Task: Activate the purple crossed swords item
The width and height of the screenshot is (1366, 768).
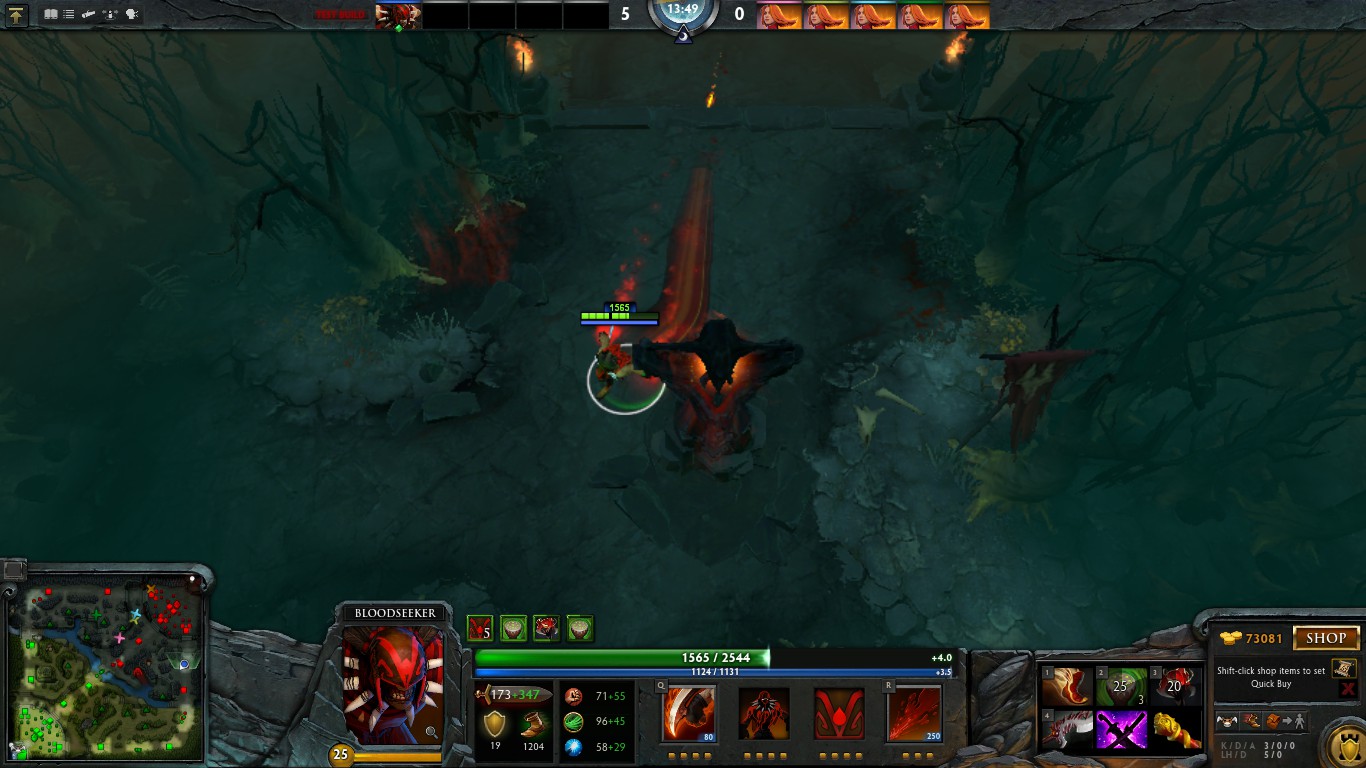Action: click(x=1121, y=730)
